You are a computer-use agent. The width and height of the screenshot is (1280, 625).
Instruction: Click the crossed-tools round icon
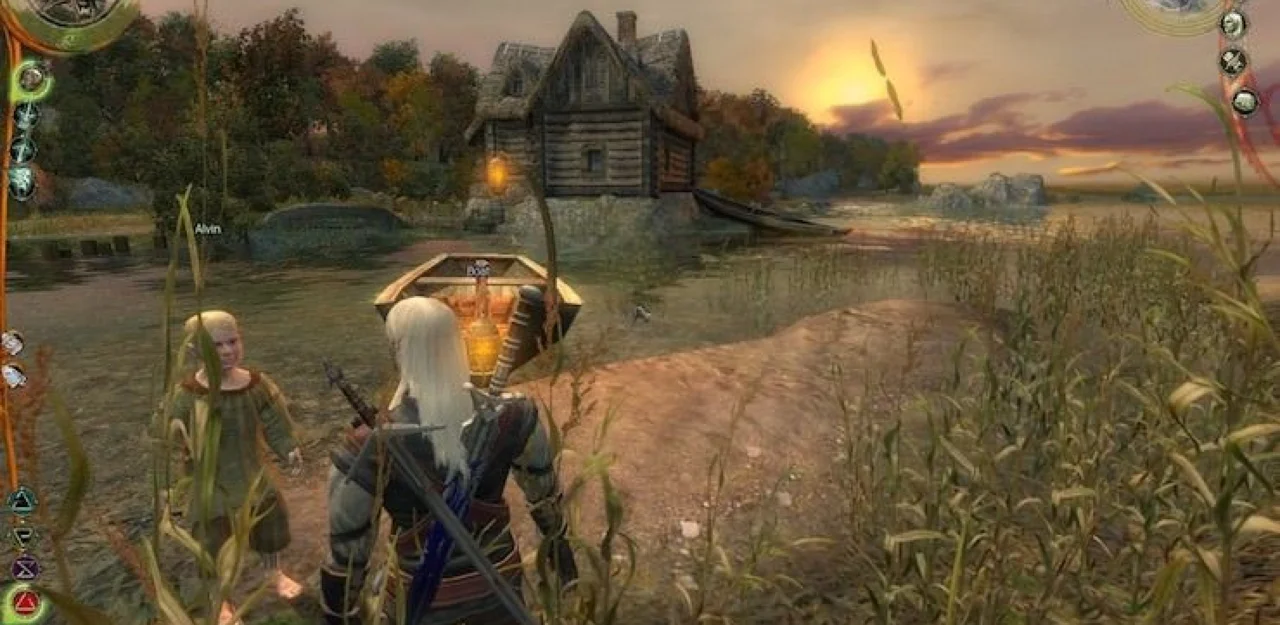[1233, 62]
